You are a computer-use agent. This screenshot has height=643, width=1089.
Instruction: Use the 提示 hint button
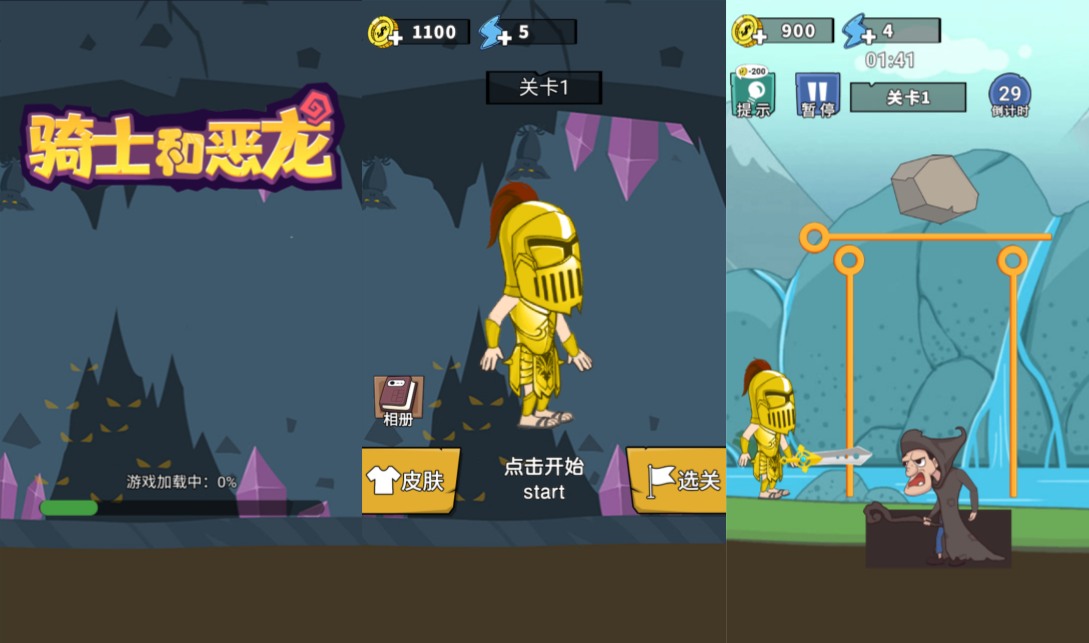point(753,94)
